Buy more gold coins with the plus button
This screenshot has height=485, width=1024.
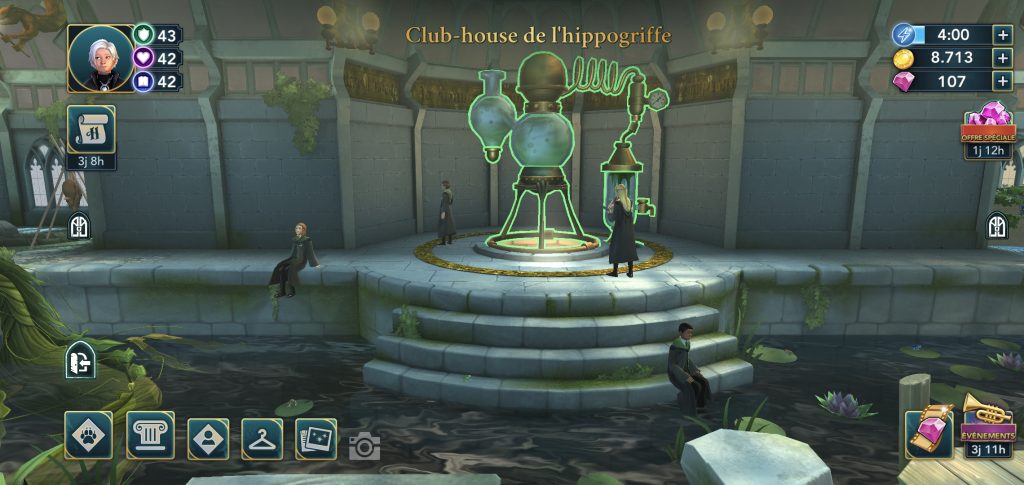coord(1003,58)
